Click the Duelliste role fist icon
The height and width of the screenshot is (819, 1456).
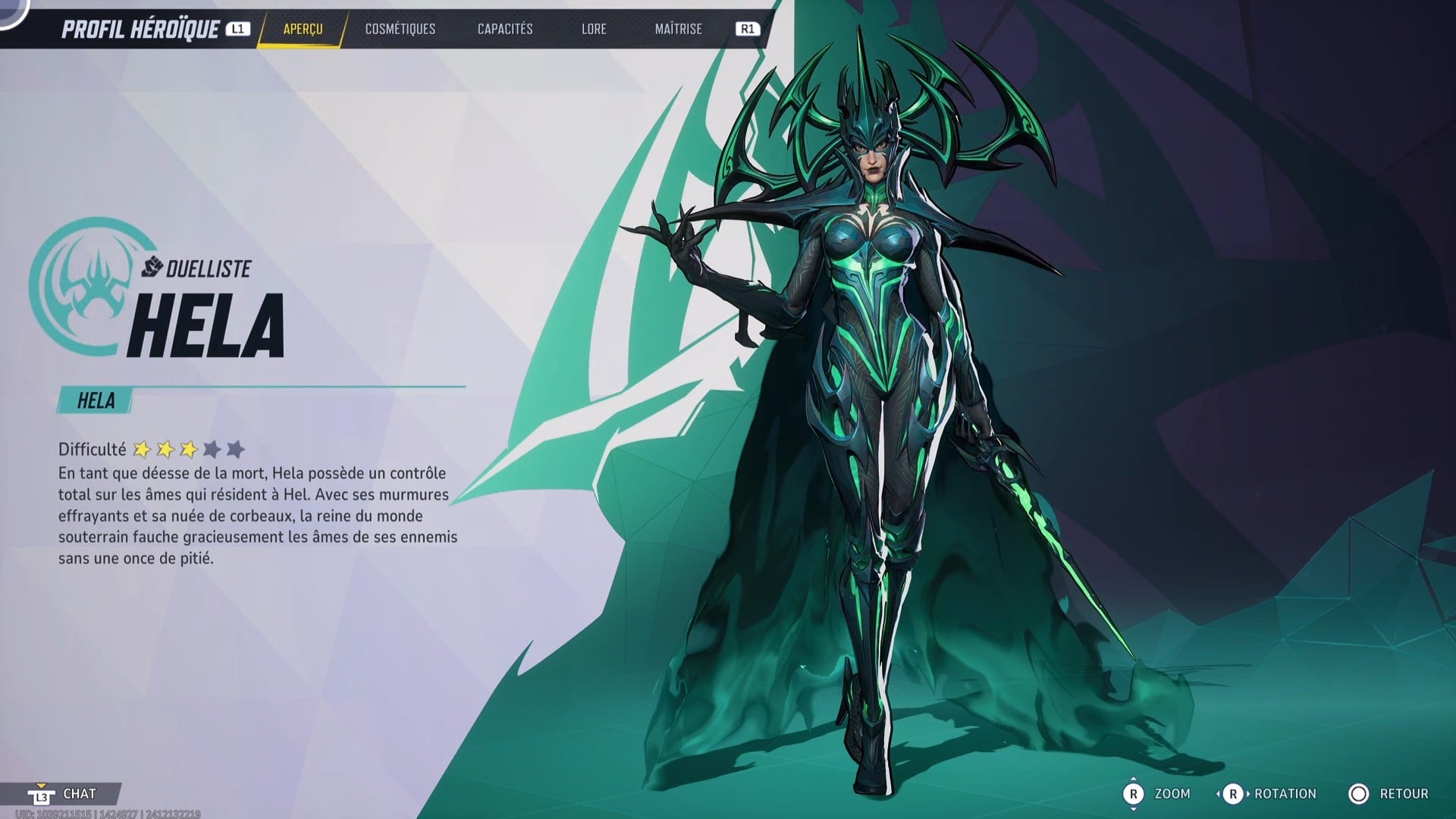(151, 267)
